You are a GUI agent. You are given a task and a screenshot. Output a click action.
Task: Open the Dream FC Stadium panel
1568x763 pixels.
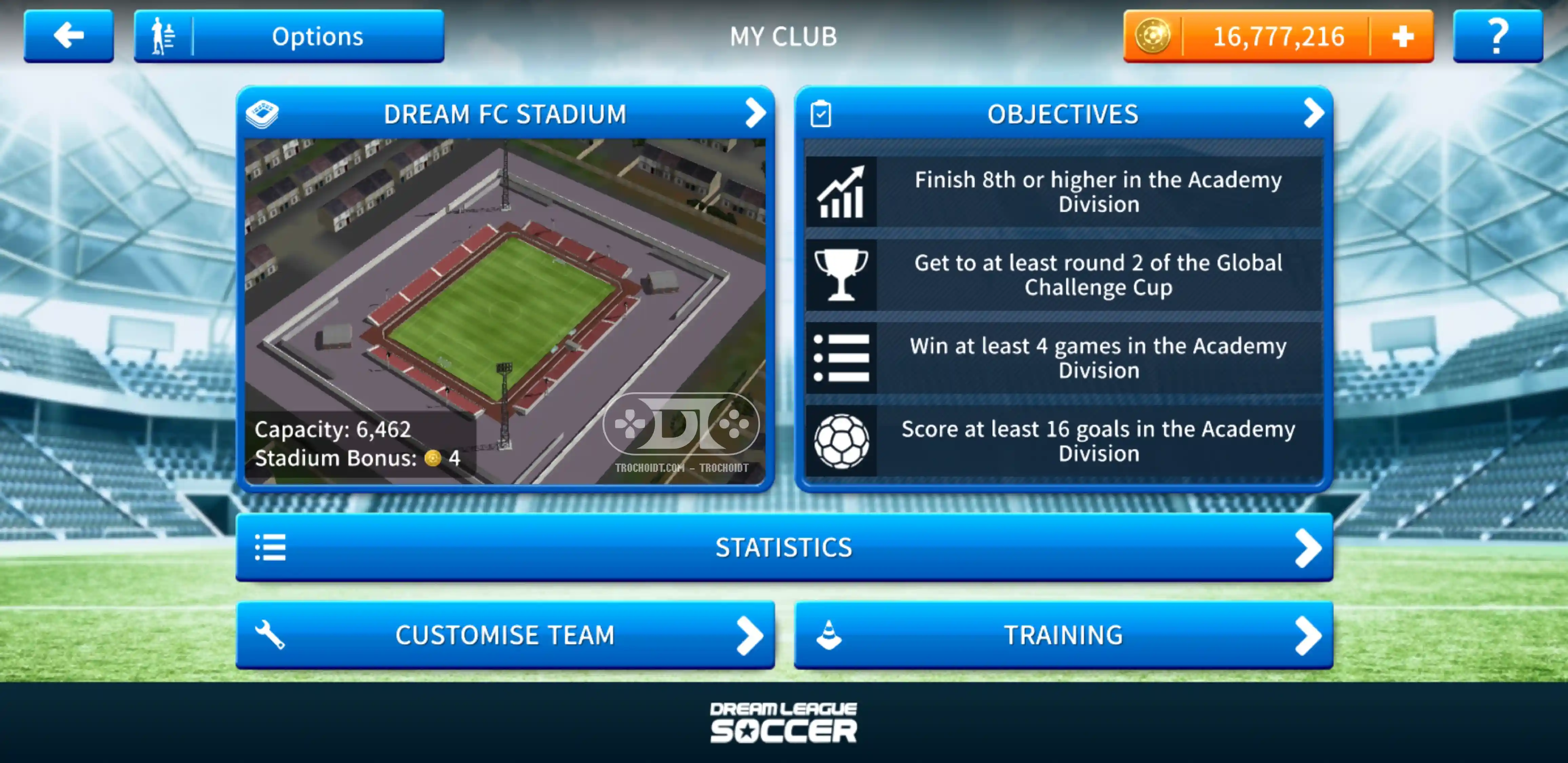tap(505, 113)
